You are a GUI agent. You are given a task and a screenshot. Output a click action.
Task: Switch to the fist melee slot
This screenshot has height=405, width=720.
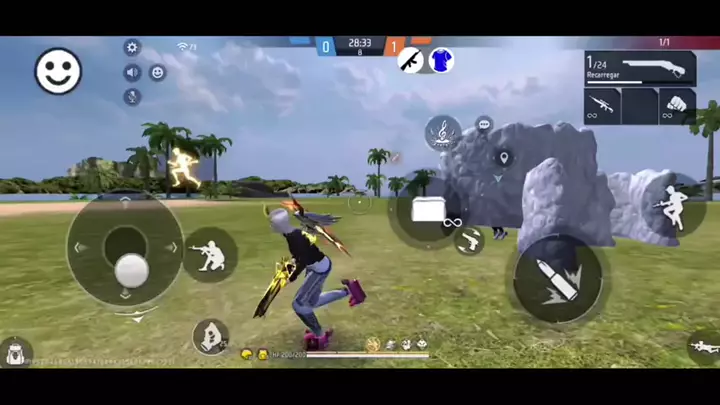[x=677, y=106]
